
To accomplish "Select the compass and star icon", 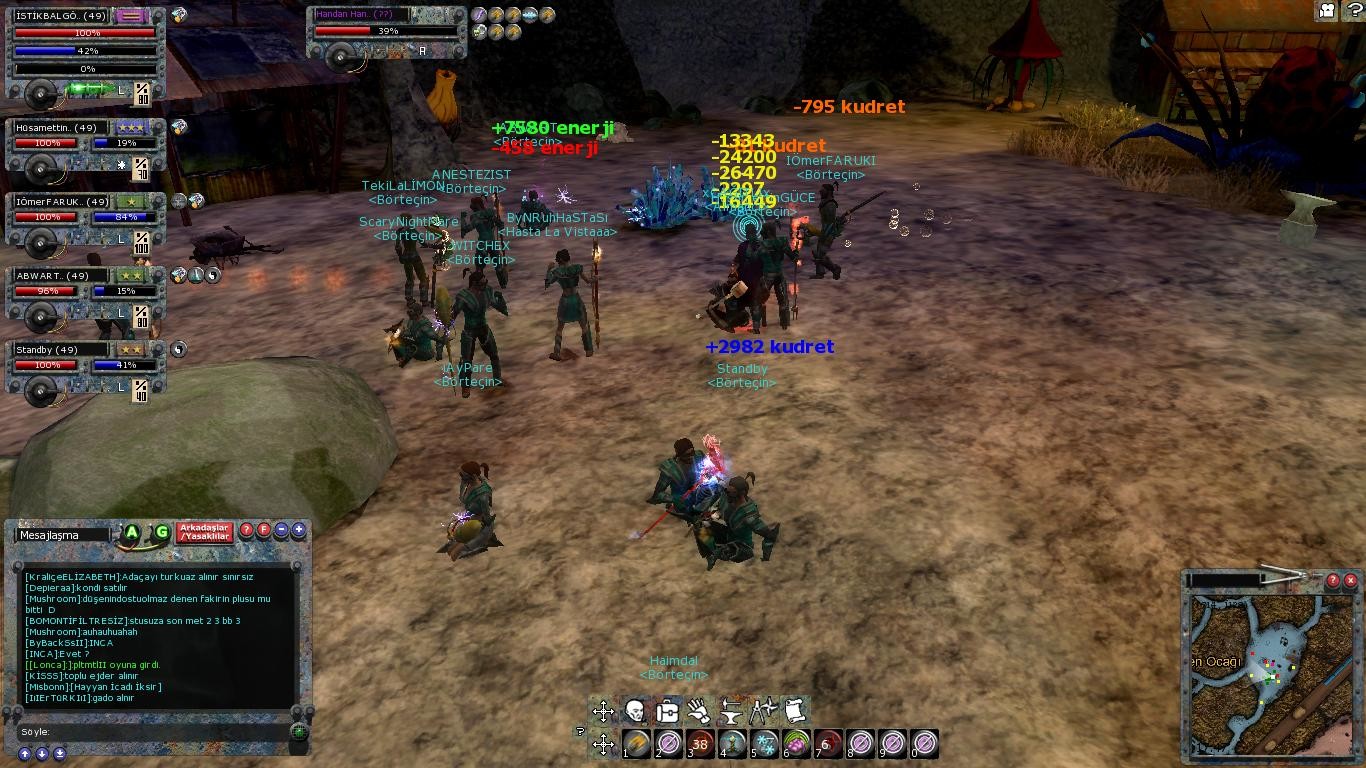I will click(763, 711).
